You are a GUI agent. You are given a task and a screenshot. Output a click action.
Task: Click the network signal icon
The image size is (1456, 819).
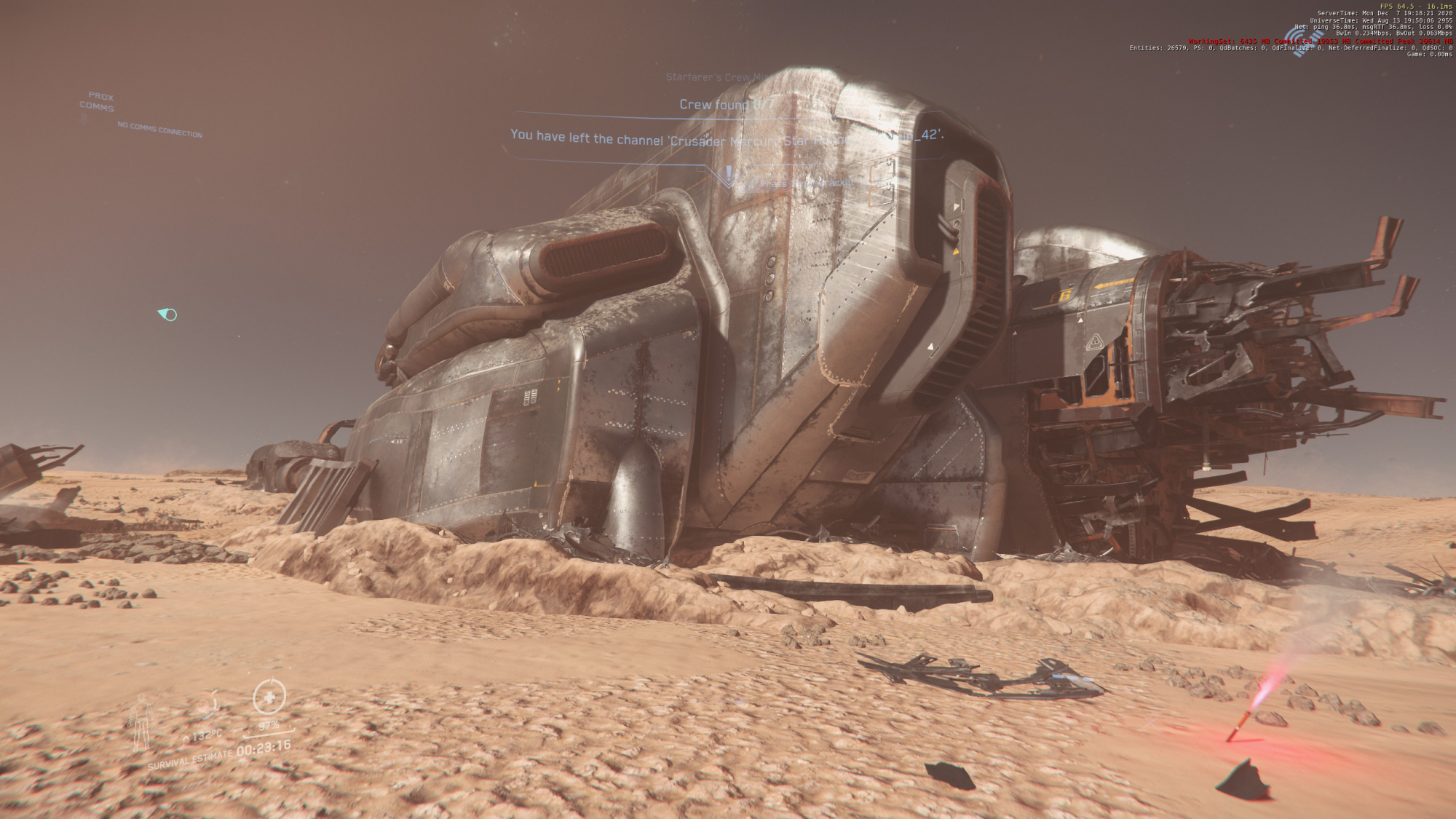pyautogui.click(x=1302, y=40)
